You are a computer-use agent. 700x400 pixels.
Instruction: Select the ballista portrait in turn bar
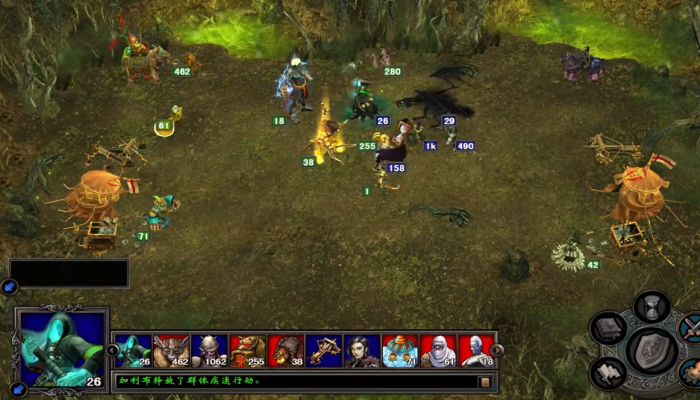click(323, 351)
